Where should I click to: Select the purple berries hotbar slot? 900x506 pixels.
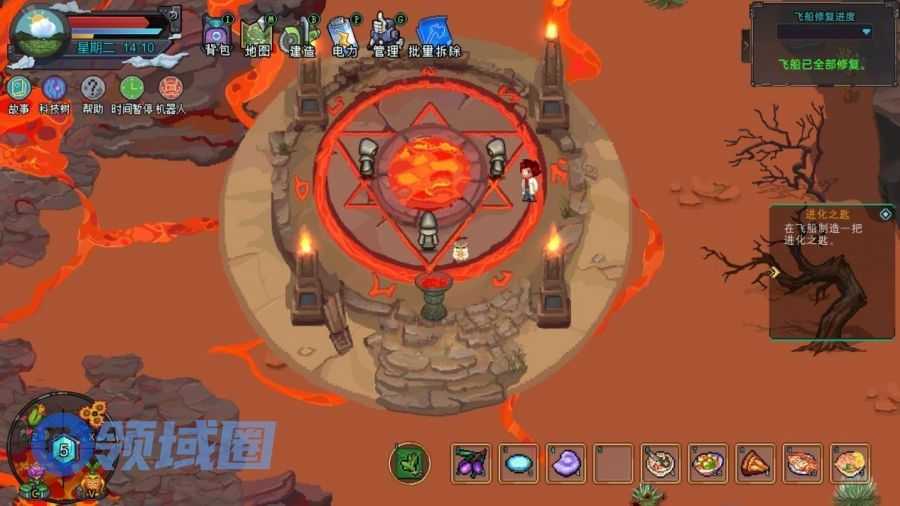470,463
